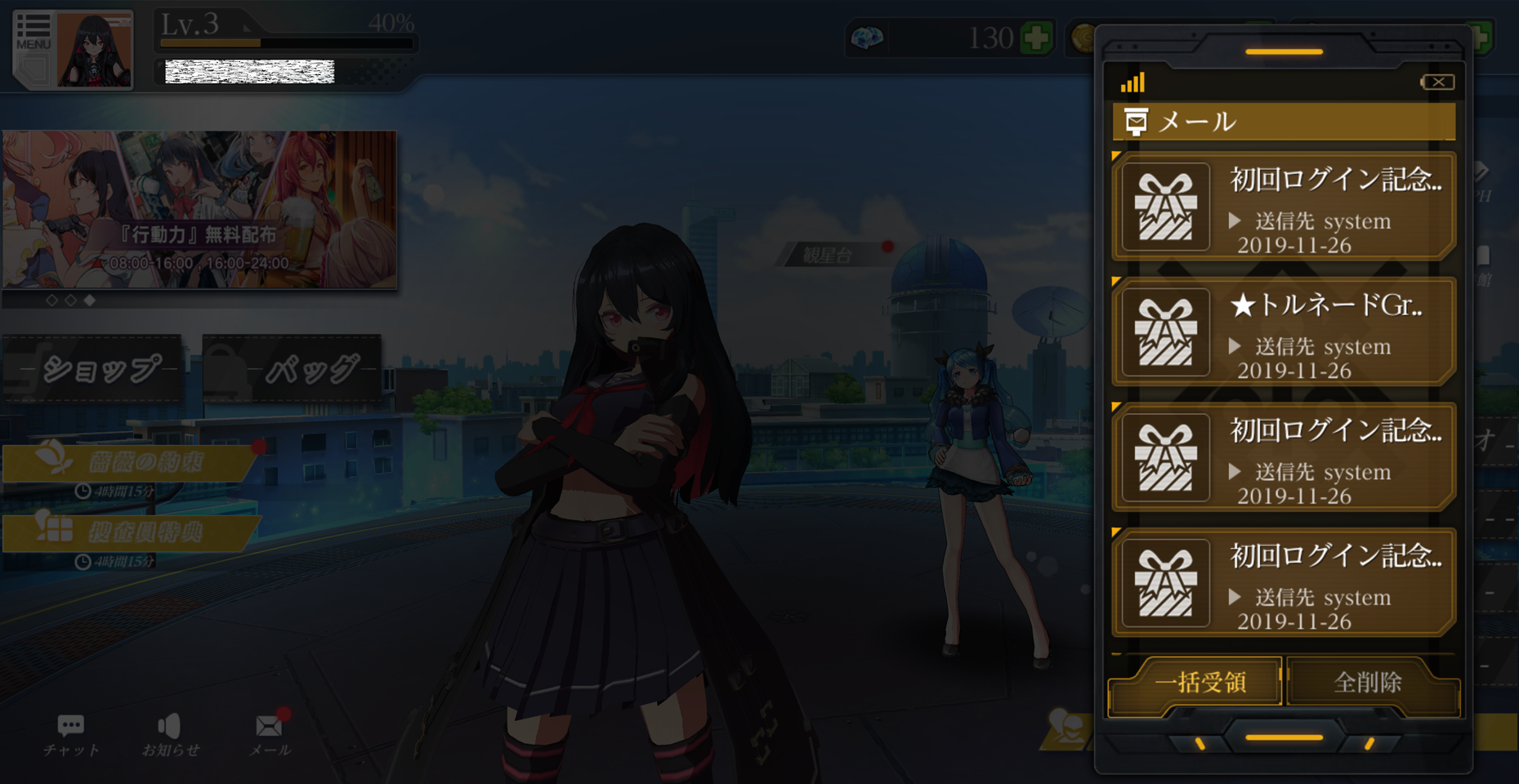
Task: Open お知らせ announcements
Action: 170,734
